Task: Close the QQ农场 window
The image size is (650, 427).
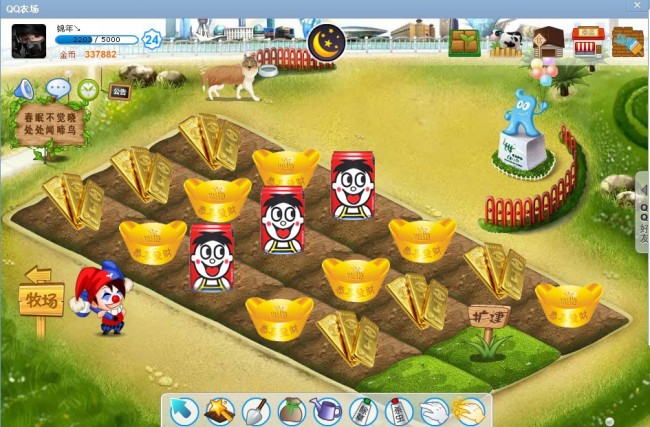Action: point(637,6)
